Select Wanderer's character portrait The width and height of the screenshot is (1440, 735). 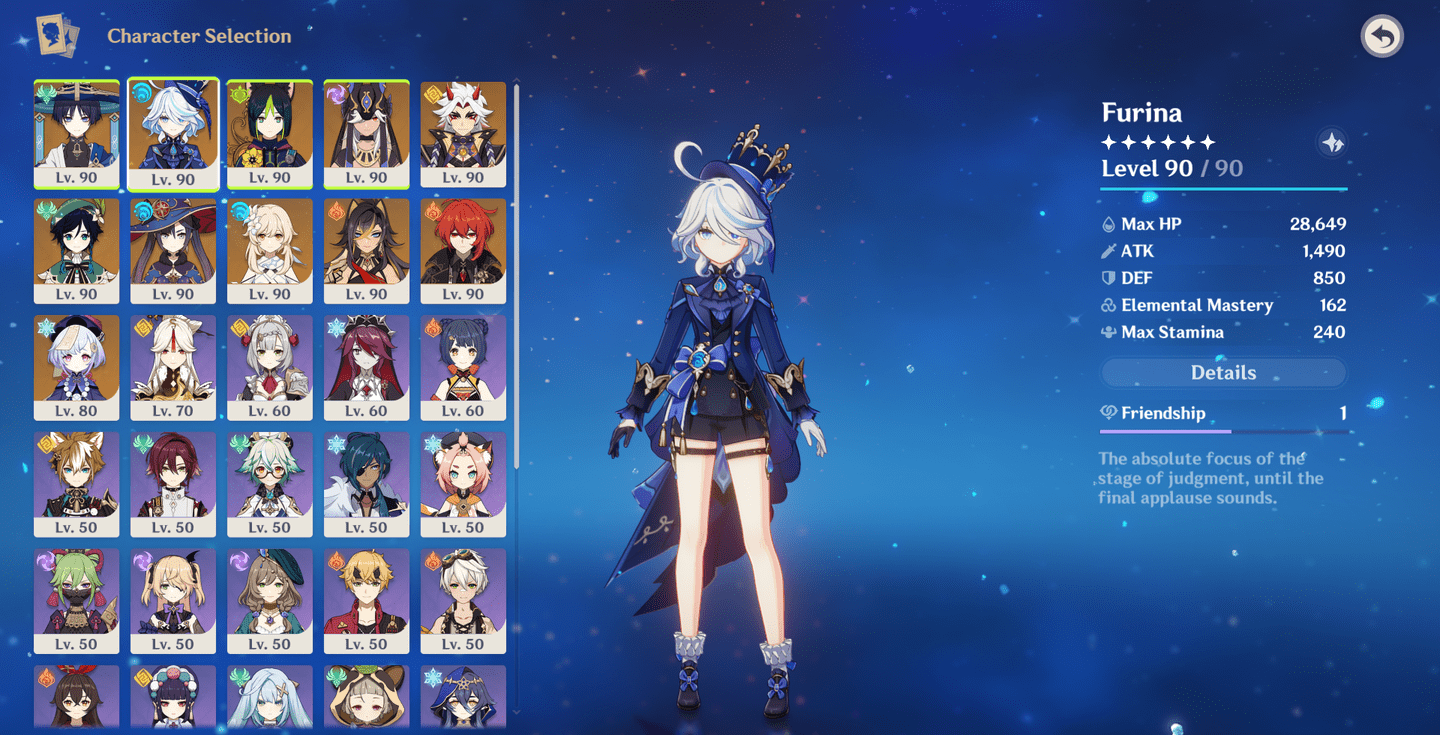(77, 128)
